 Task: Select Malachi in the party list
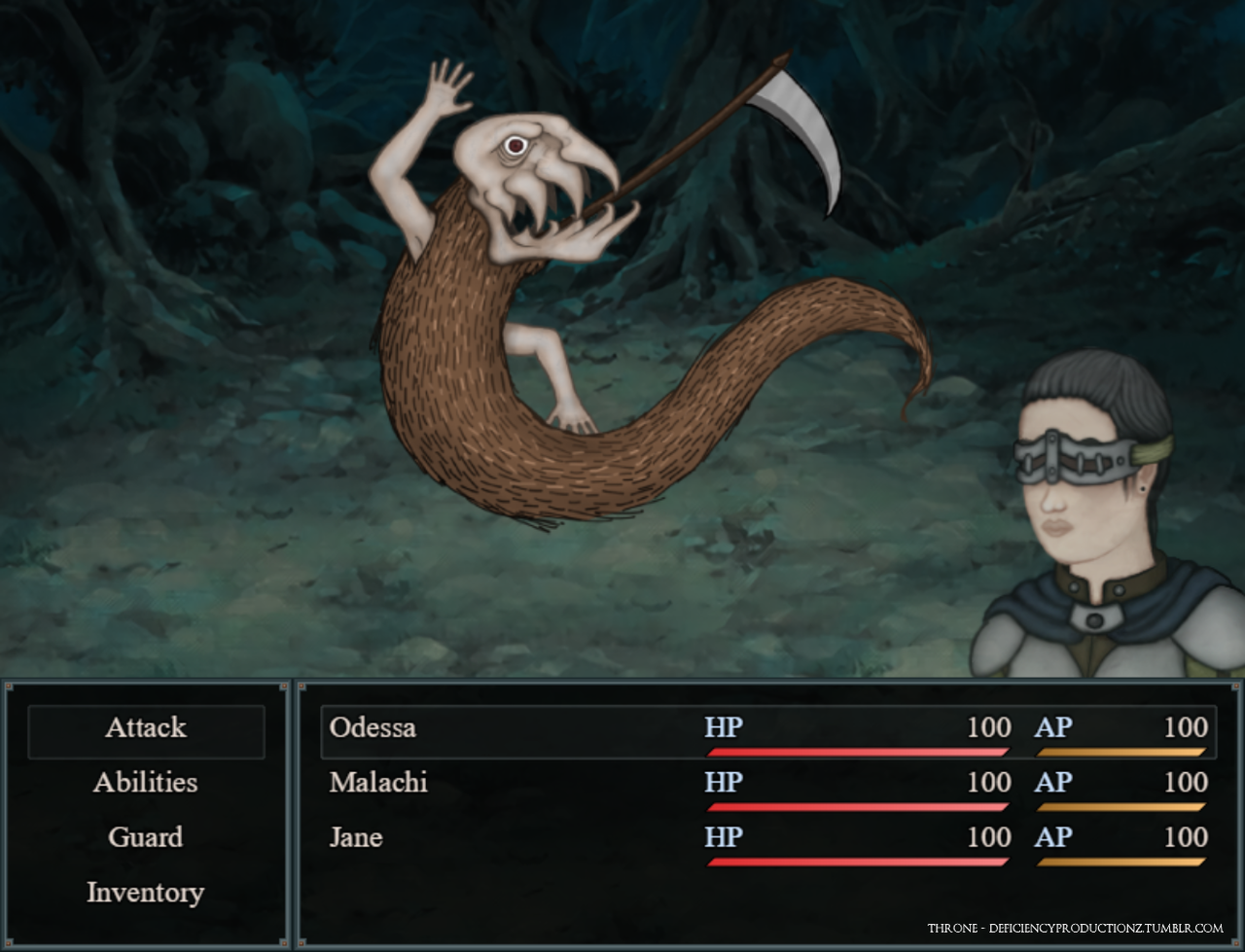point(378,783)
